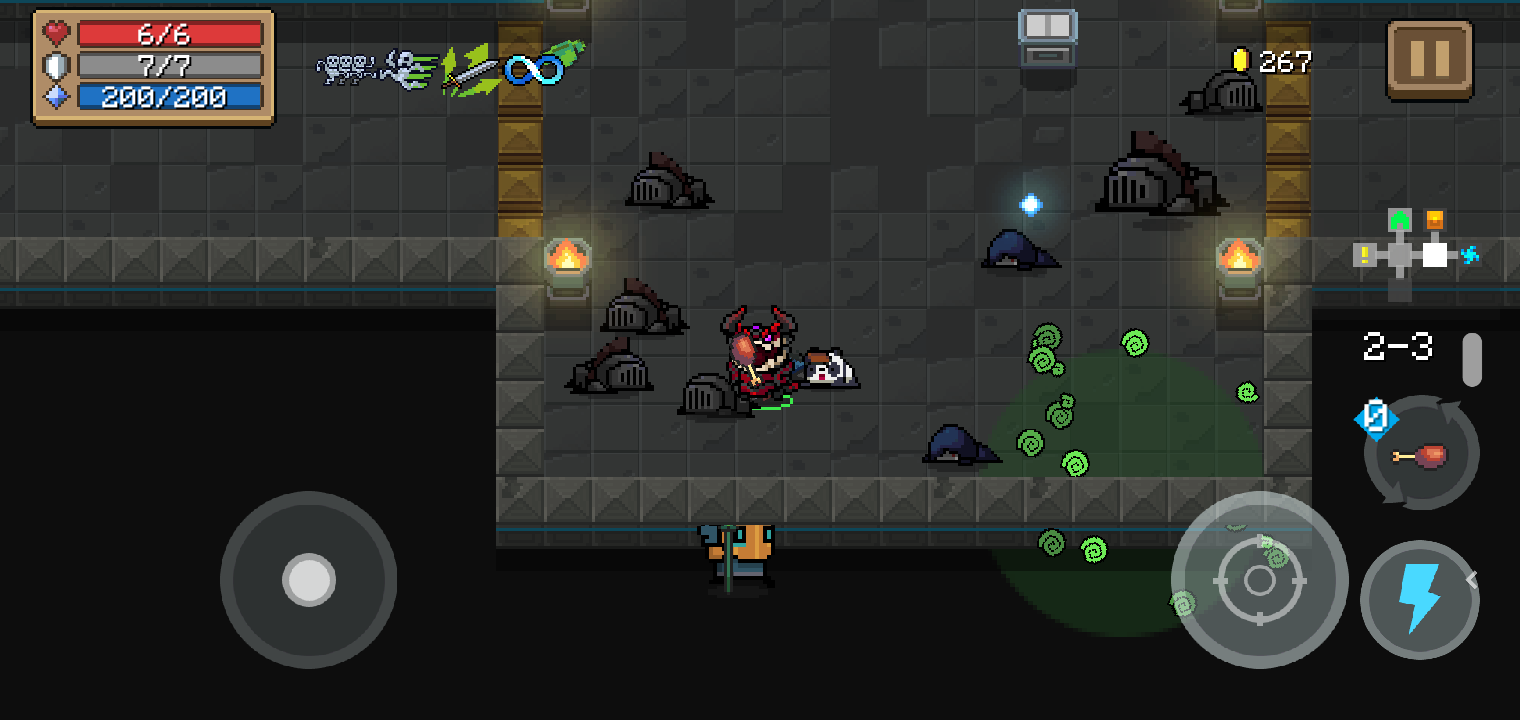Tap the crosshair aim-attack icon
Viewport: 1520px width, 720px height.
click(x=1258, y=580)
